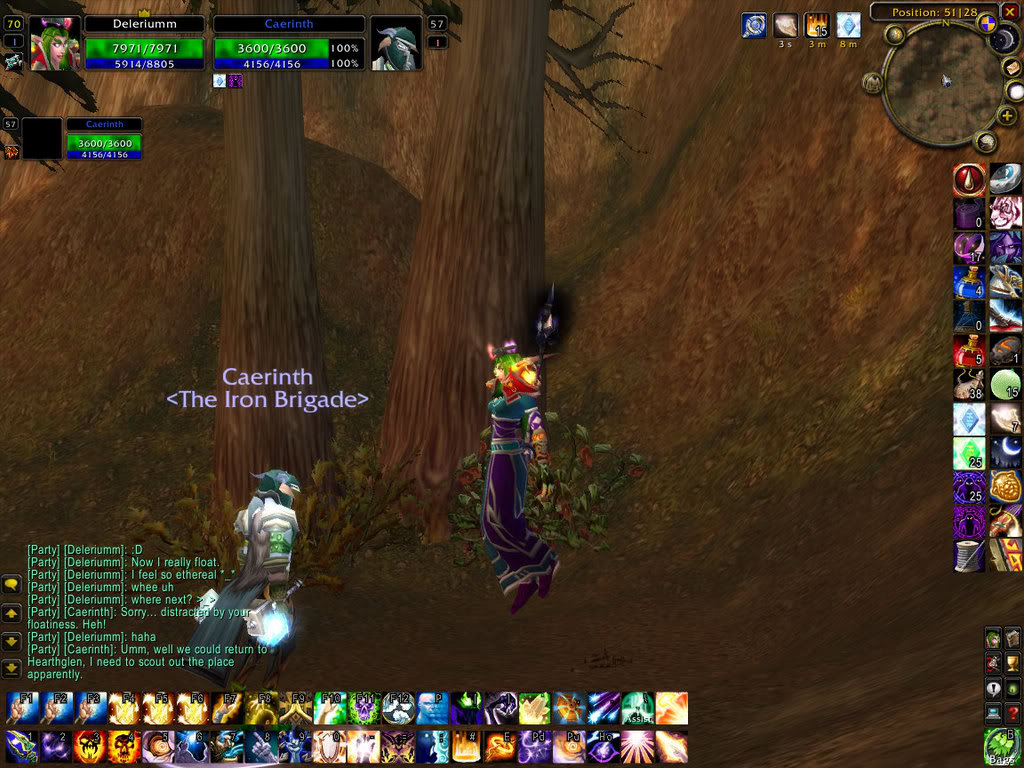This screenshot has width=1024, height=768.
Task: Click the flame buff icon with 15 stacks
Action: click(817, 25)
